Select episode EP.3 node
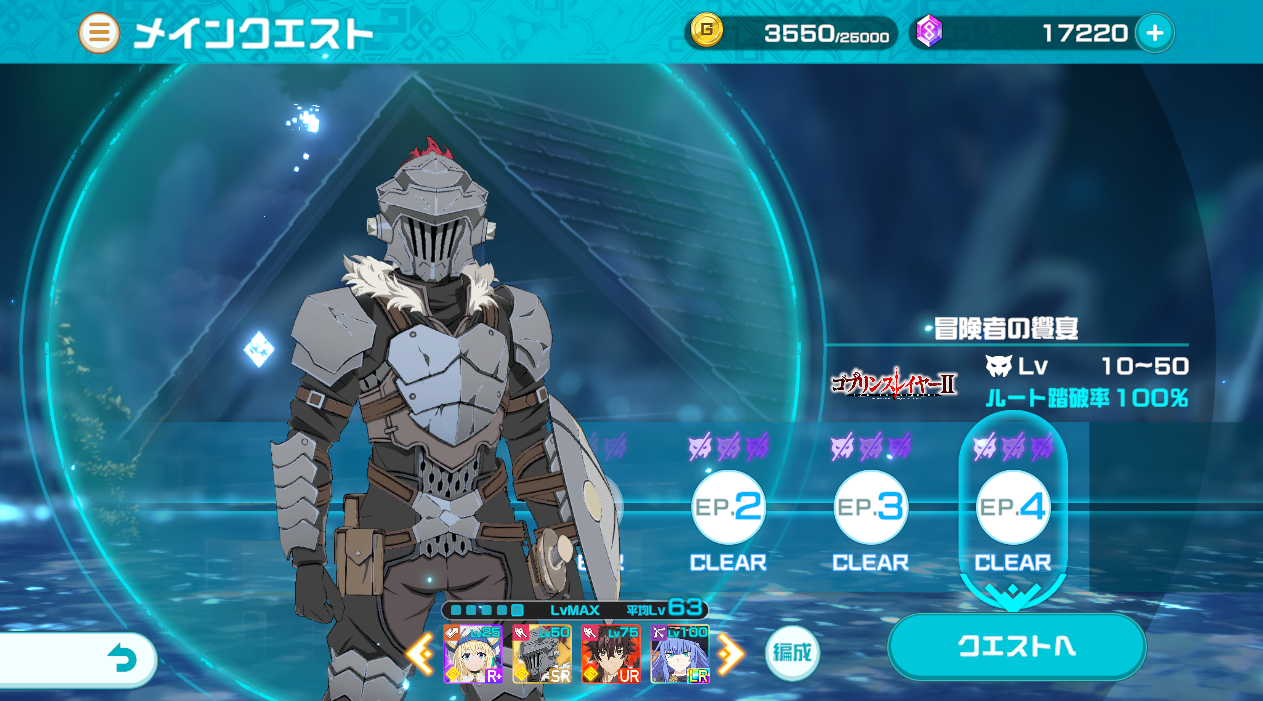Viewport: 1263px width, 701px height. click(x=871, y=508)
